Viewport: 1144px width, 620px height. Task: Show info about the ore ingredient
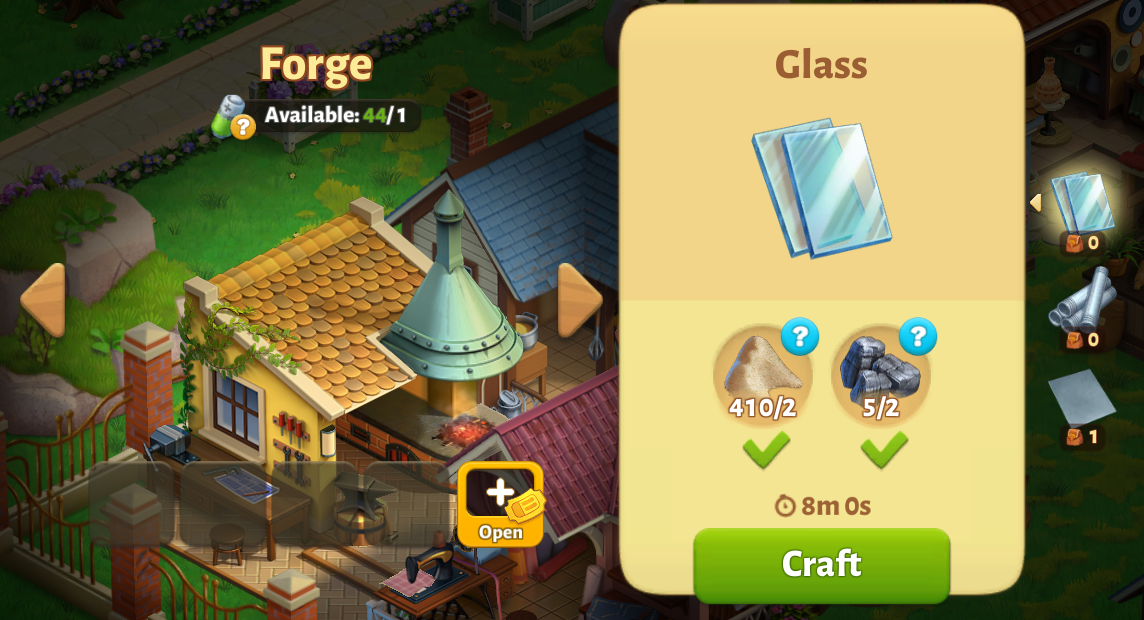click(x=917, y=337)
